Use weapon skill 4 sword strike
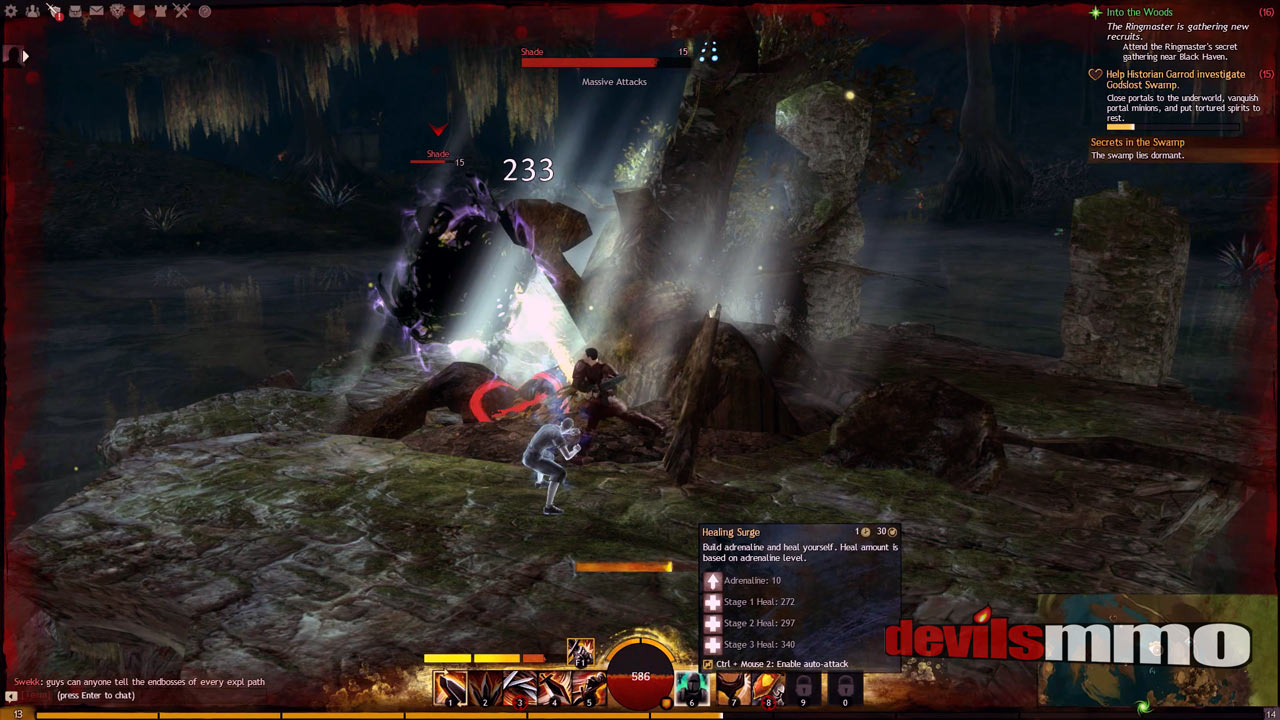Viewport: 1280px width, 720px height. [555, 688]
